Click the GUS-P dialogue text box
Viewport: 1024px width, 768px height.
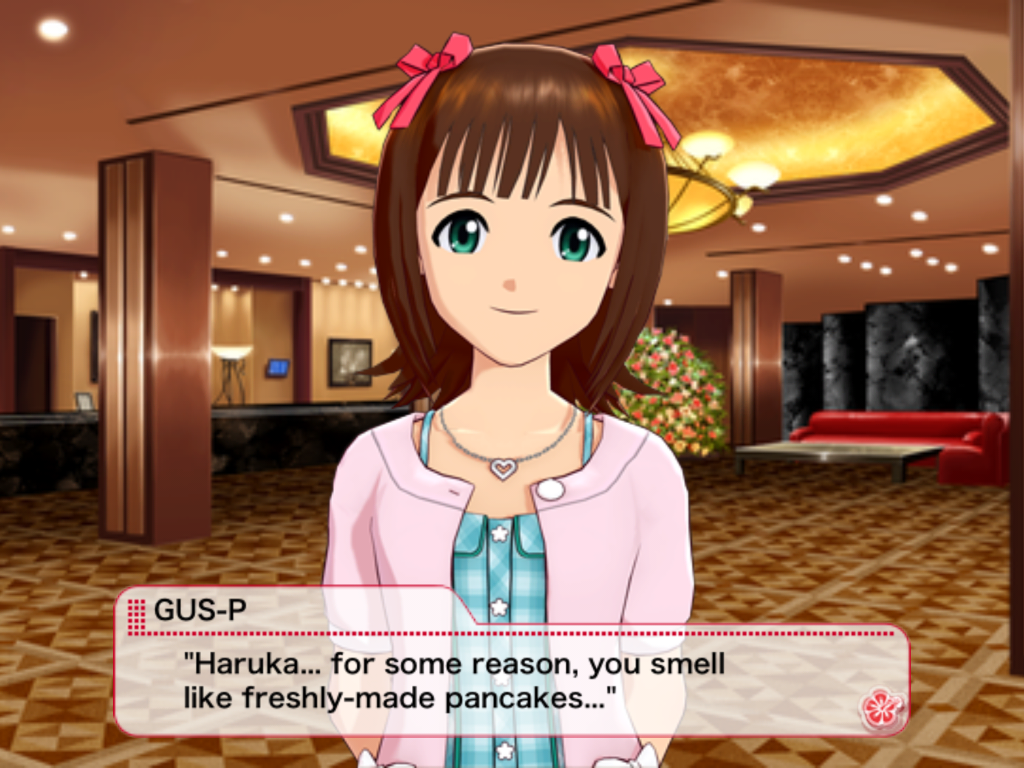tap(510, 680)
